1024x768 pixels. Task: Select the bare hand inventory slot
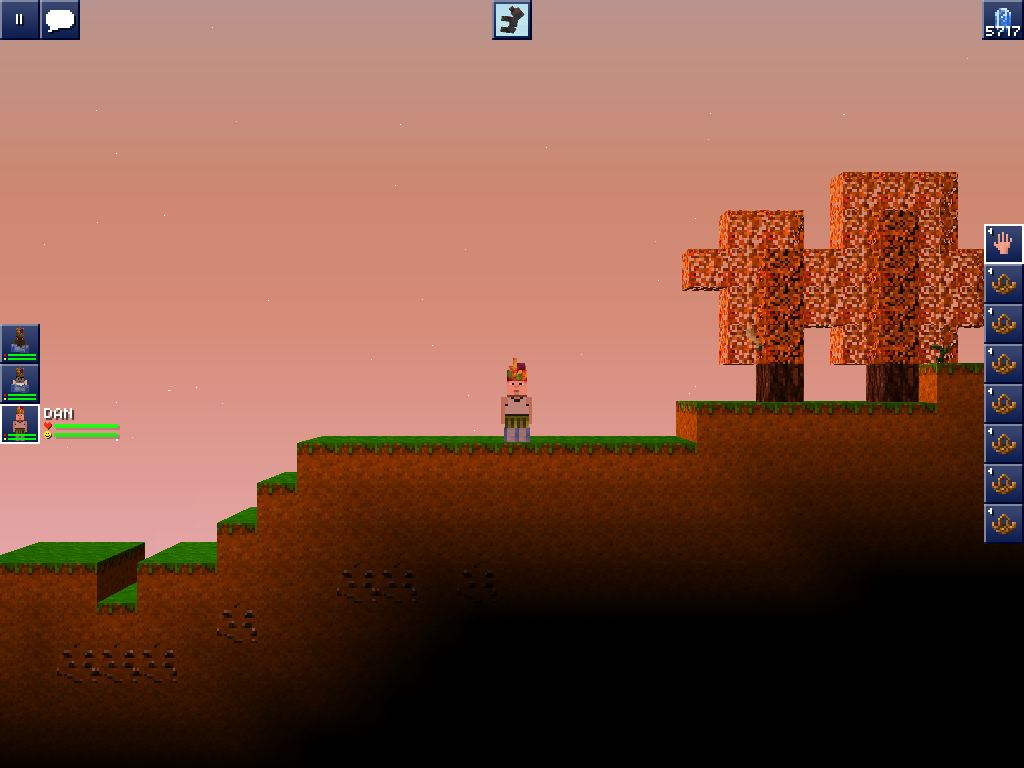(x=1004, y=243)
